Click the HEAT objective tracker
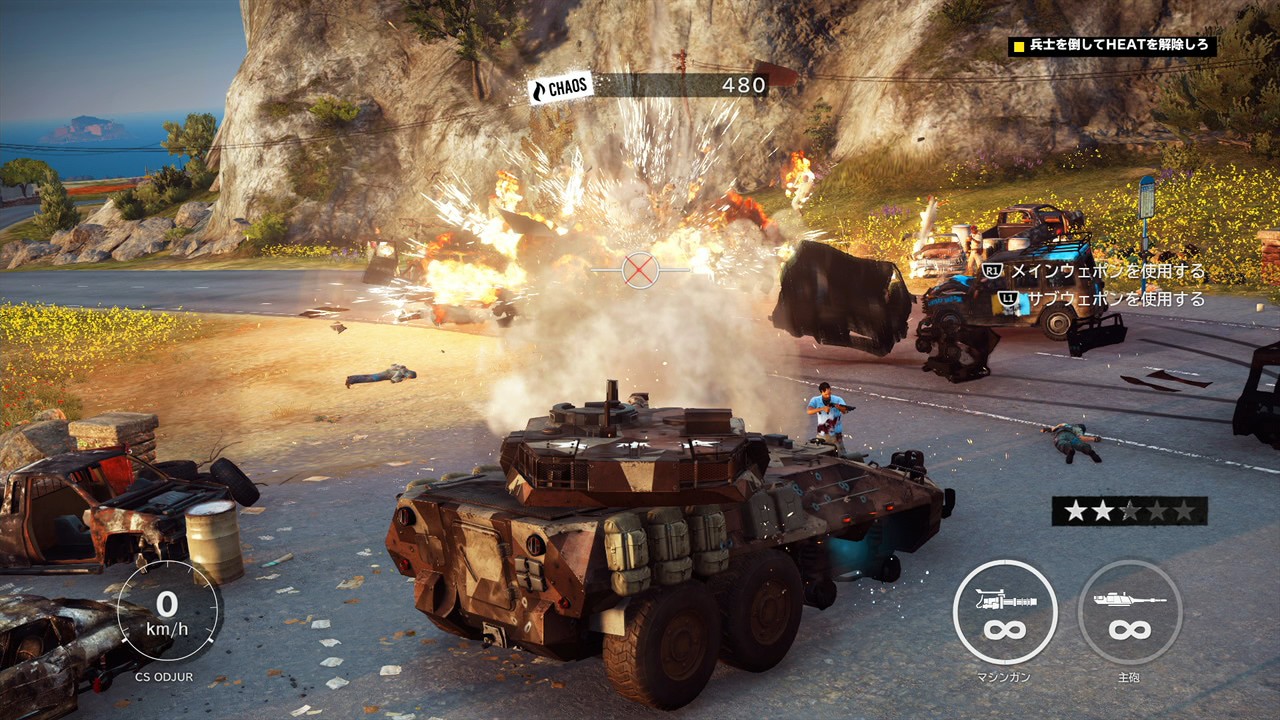This screenshot has width=1280, height=720. click(1112, 46)
